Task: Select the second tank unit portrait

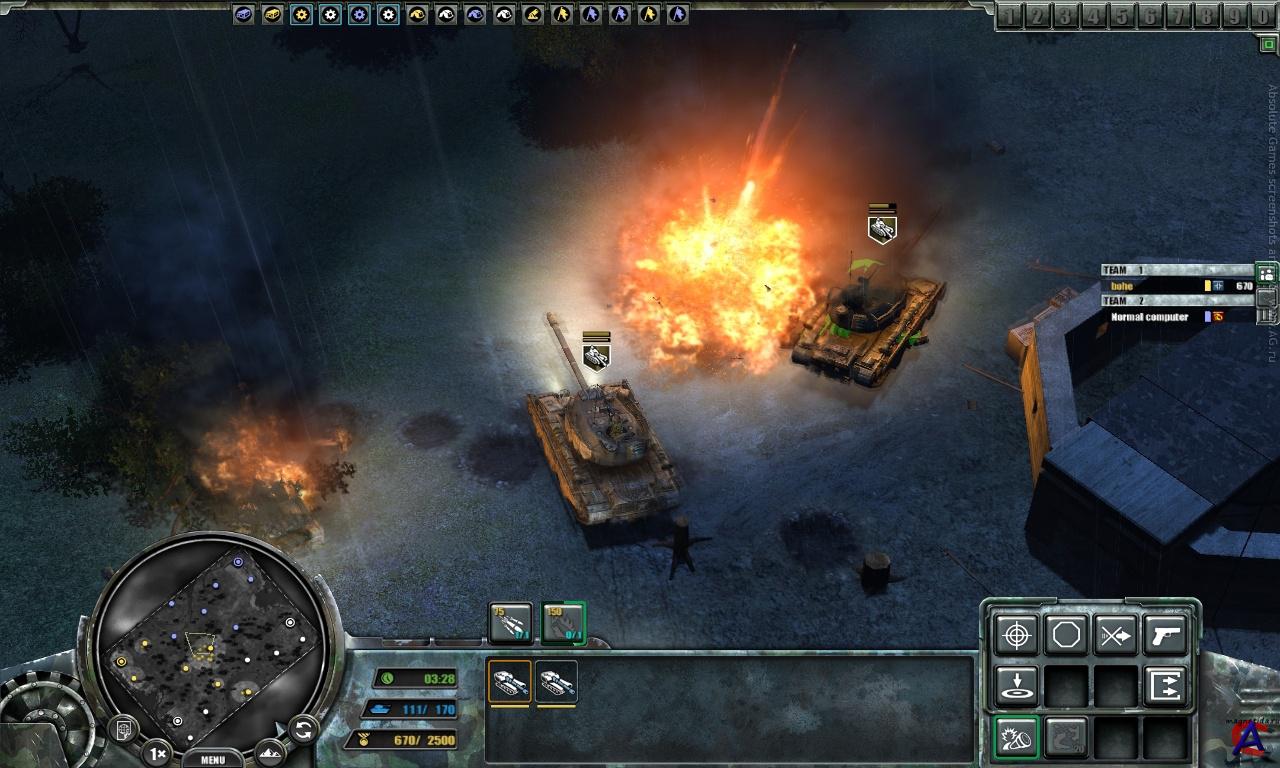Action: pos(556,683)
